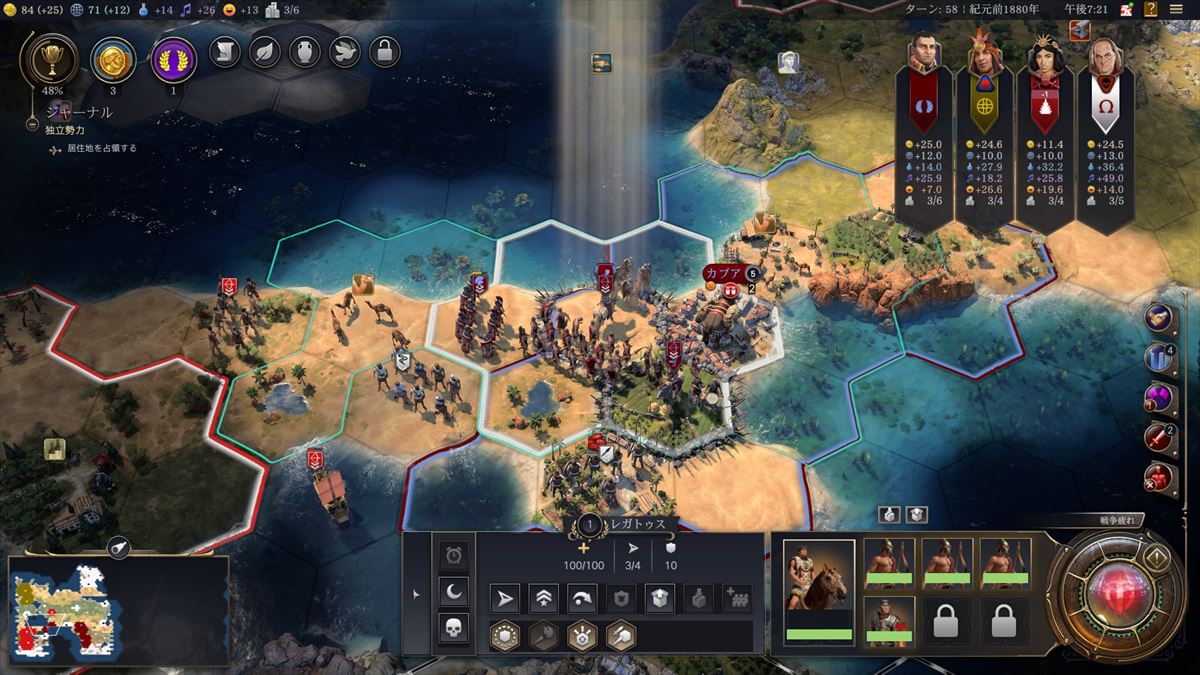The image size is (1200, 675).
Task: Click the skull button to disband unit
Action: click(454, 627)
